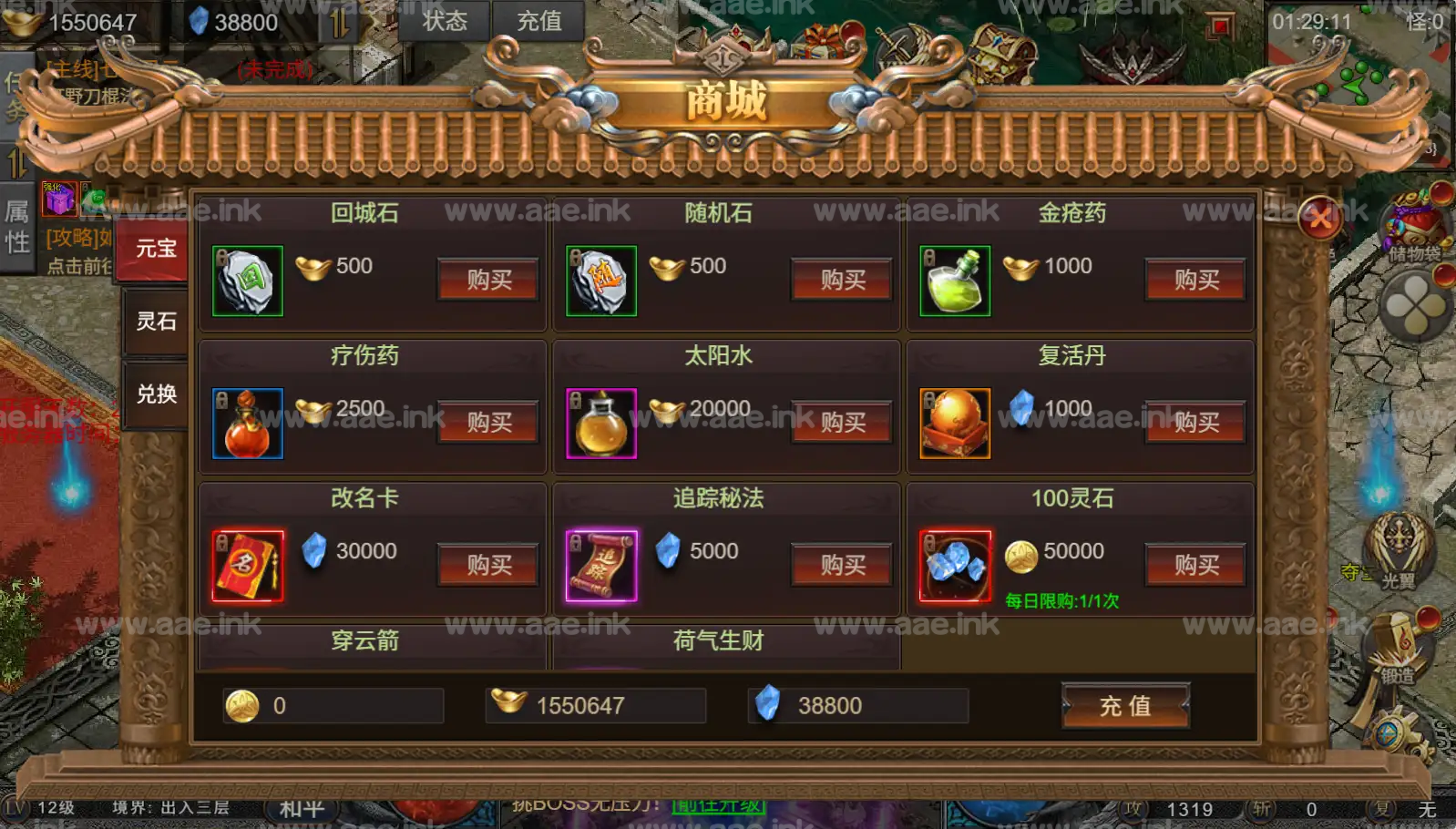Open the purple 强化 gift box icon
Image resolution: width=1456 pixels, height=829 pixels.
coord(58,200)
